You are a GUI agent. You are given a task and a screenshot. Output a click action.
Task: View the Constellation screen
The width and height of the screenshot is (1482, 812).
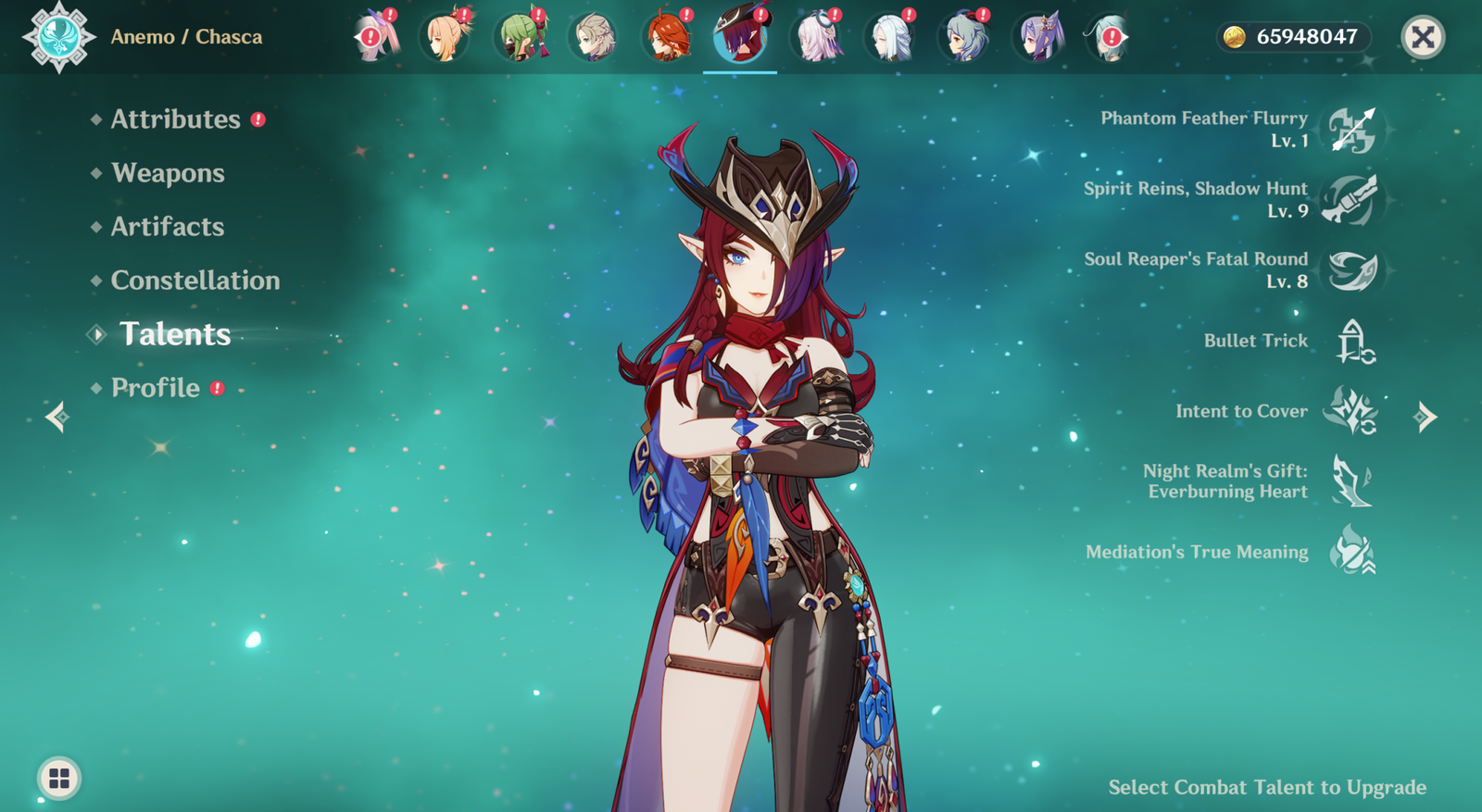pyautogui.click(x=195, y=281)
